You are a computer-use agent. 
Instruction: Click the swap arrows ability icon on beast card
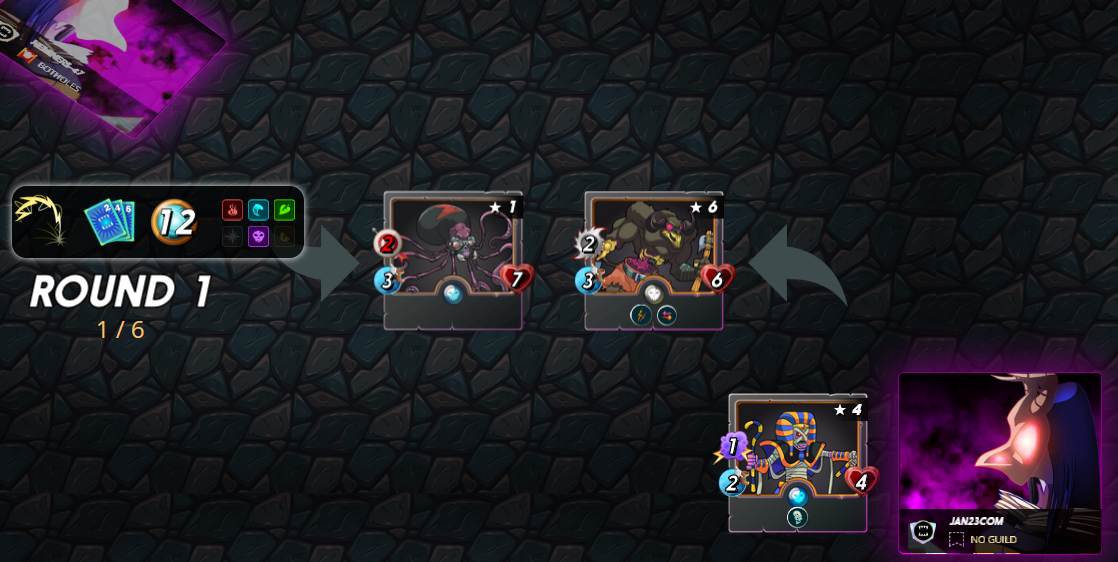tap(667, 315)
